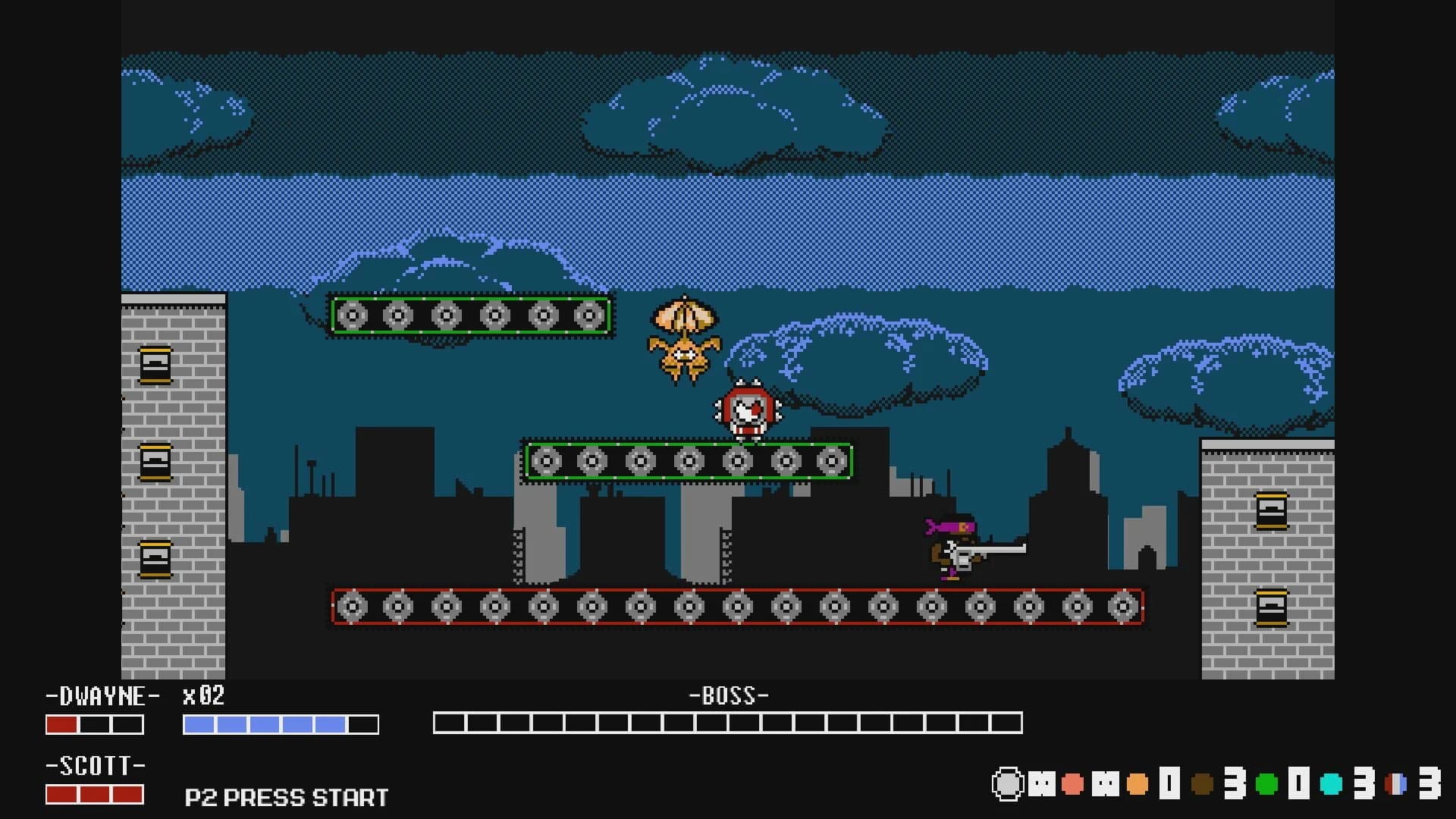1456x819 pixels.
Task: Select the brown orb item icon
Action: (x=1202, y=783)
